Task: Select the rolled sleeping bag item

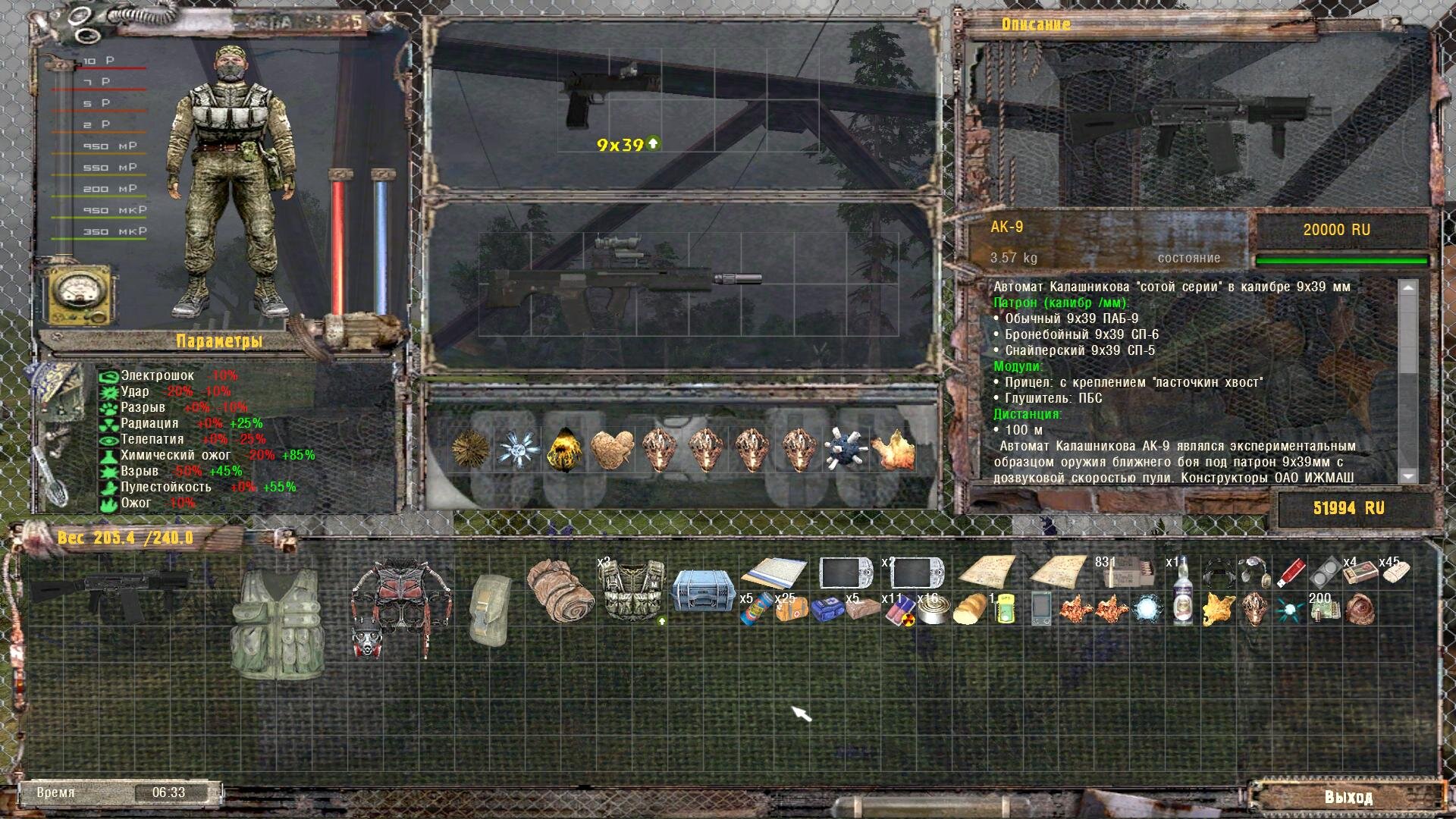Action: (560, 590)
